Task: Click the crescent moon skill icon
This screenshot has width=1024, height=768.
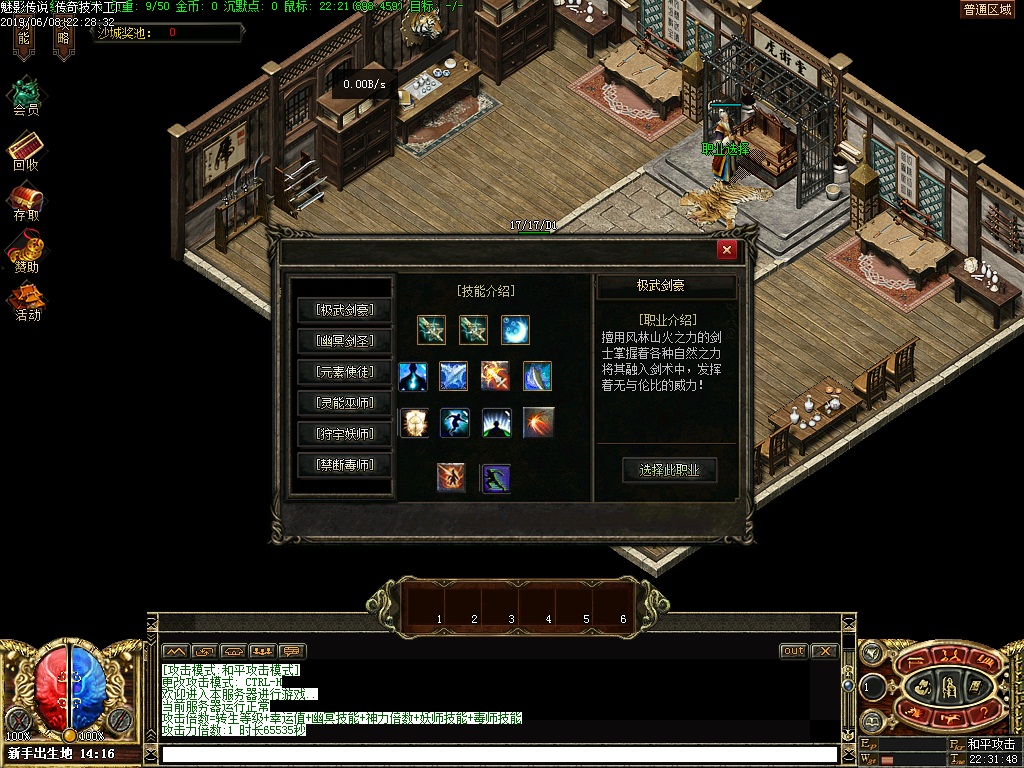Action: point(515,329)
